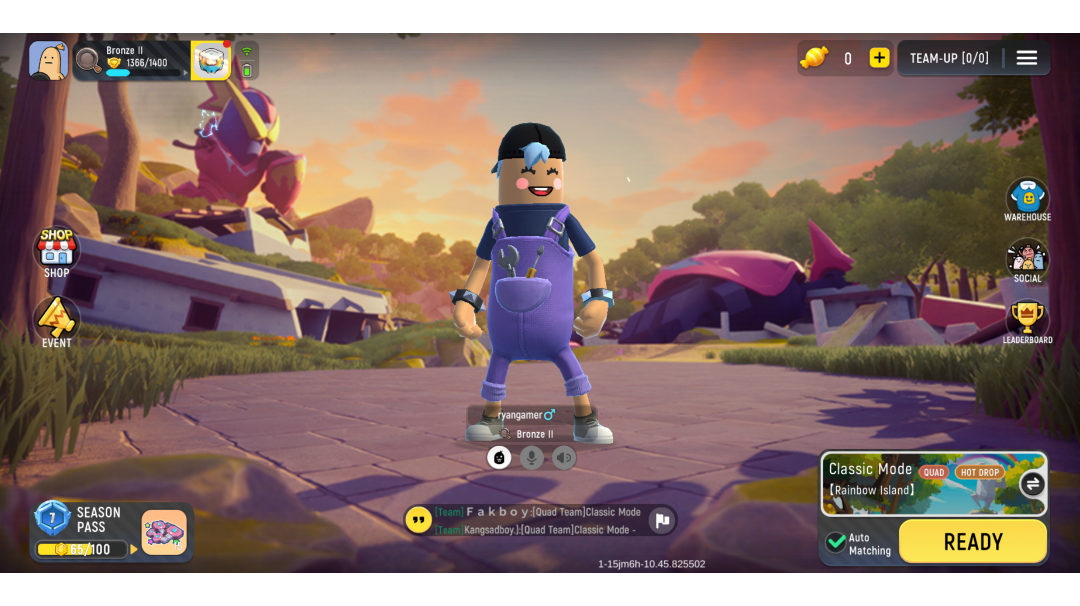1080x606 pixels.
Task: Open the Warehouse
Action: (x=1027, y=199)
